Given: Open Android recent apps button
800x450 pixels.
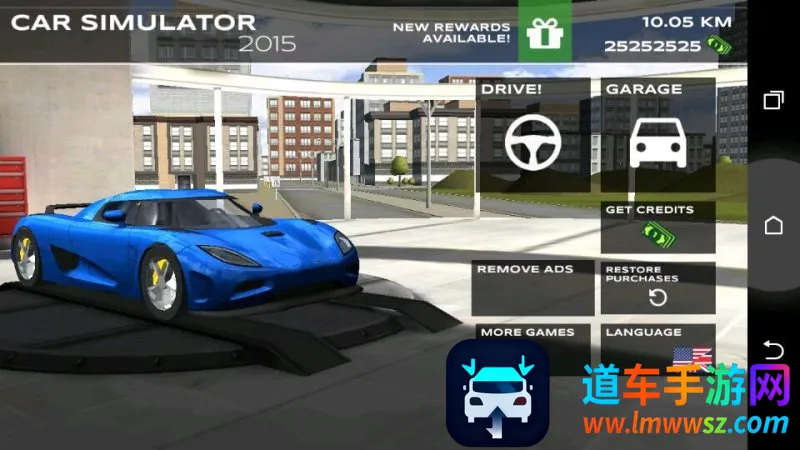Looking at the screenshot, I should (x=773, y=100).
